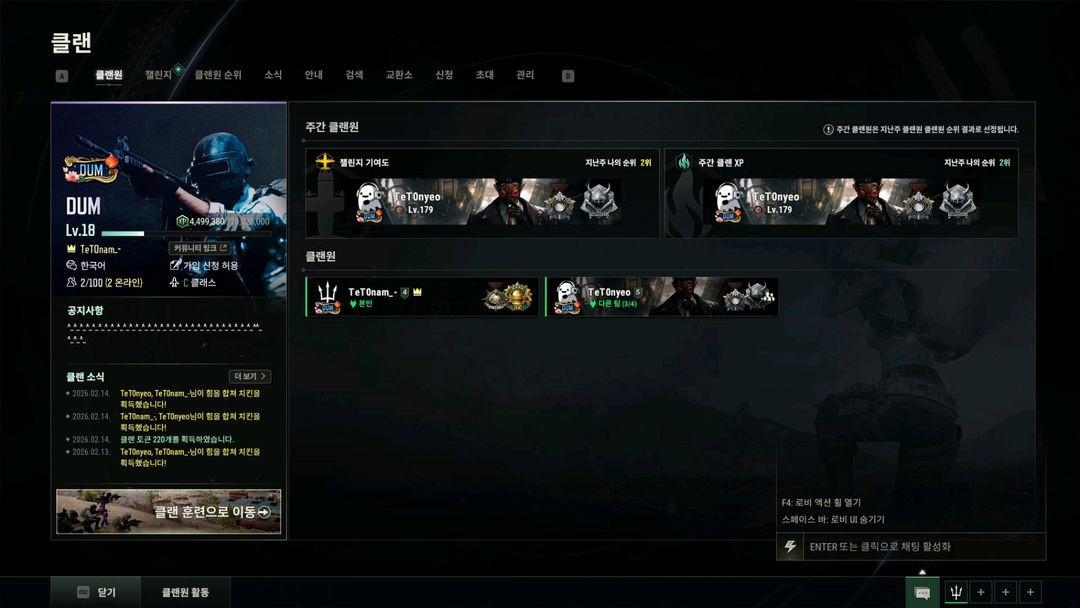The image size is (1080, 608).
Task: Switch to the 교환소 tab
Action: click(399, 75)
